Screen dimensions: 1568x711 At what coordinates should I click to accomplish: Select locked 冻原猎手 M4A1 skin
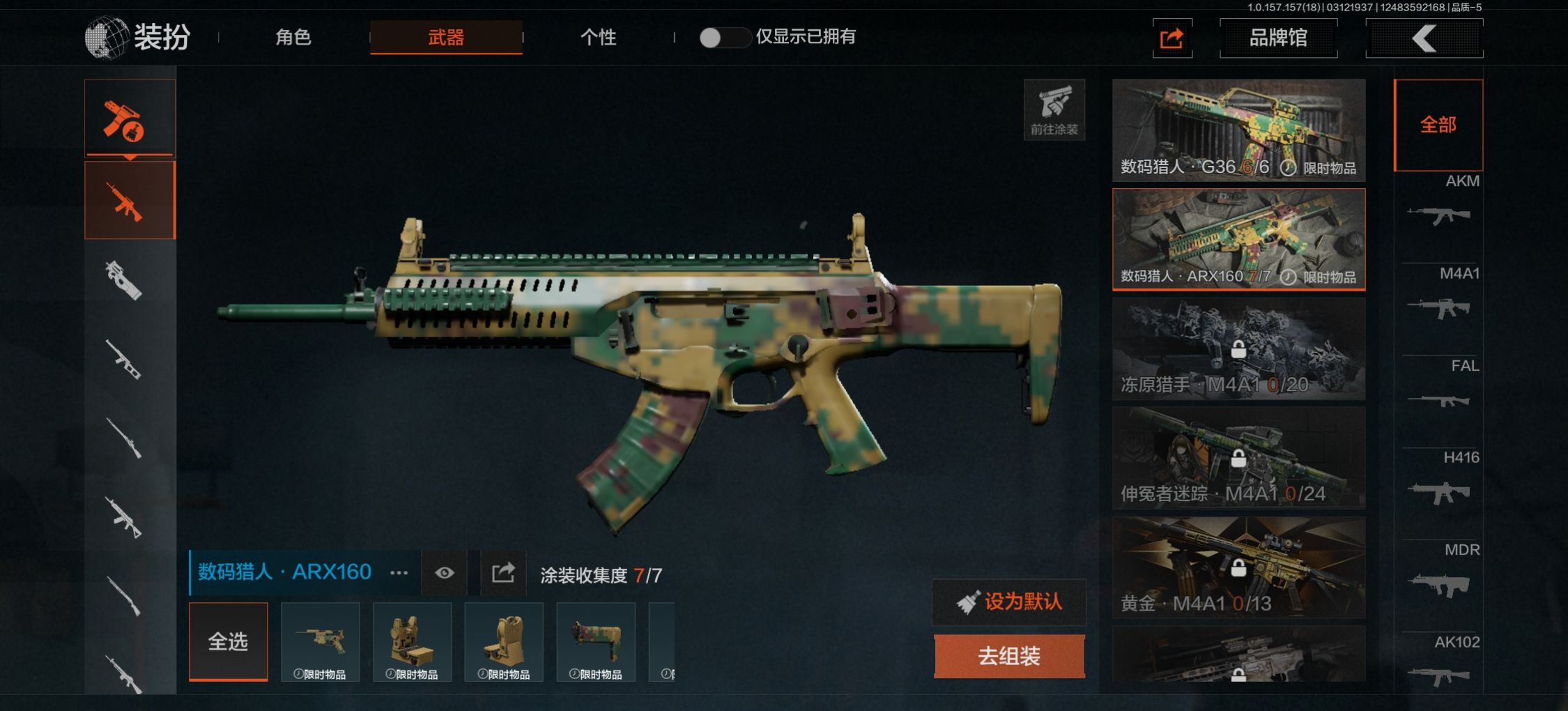1238,349
